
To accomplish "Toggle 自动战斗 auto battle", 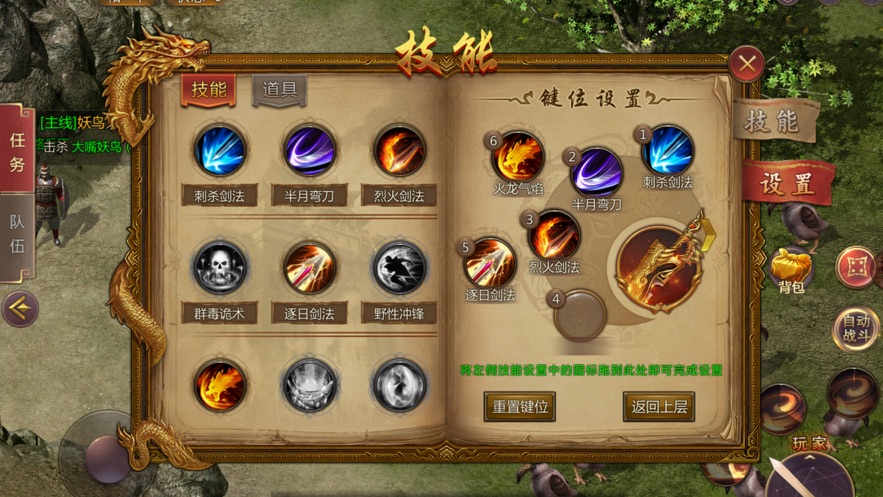I will 855,329.
